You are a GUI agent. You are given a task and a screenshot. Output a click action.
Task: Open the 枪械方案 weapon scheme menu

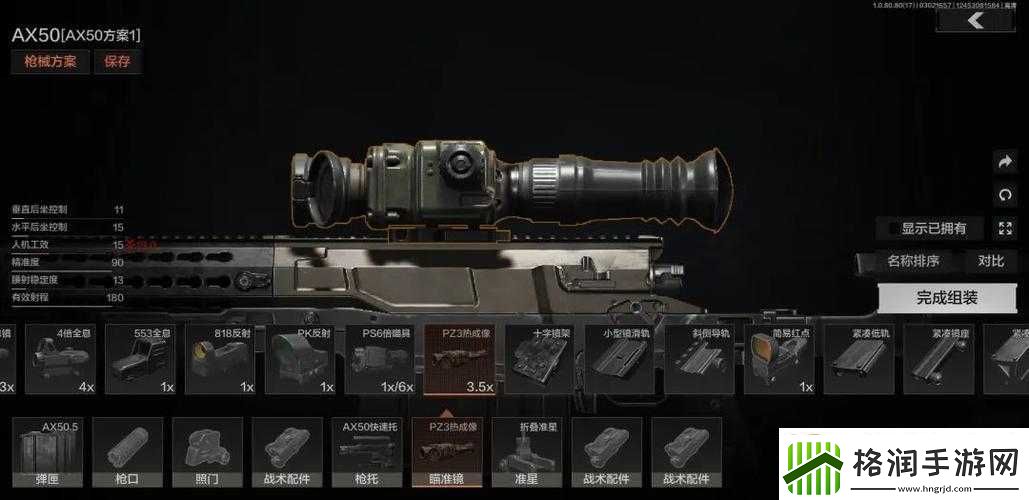[x=50, y=61]
